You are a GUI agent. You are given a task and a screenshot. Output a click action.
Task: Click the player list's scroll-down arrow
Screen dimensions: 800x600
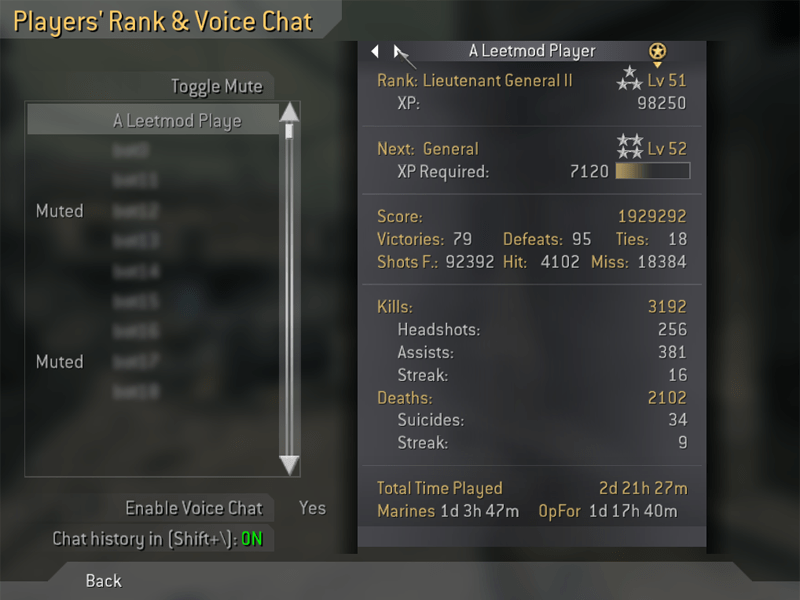tap(289, 465)
